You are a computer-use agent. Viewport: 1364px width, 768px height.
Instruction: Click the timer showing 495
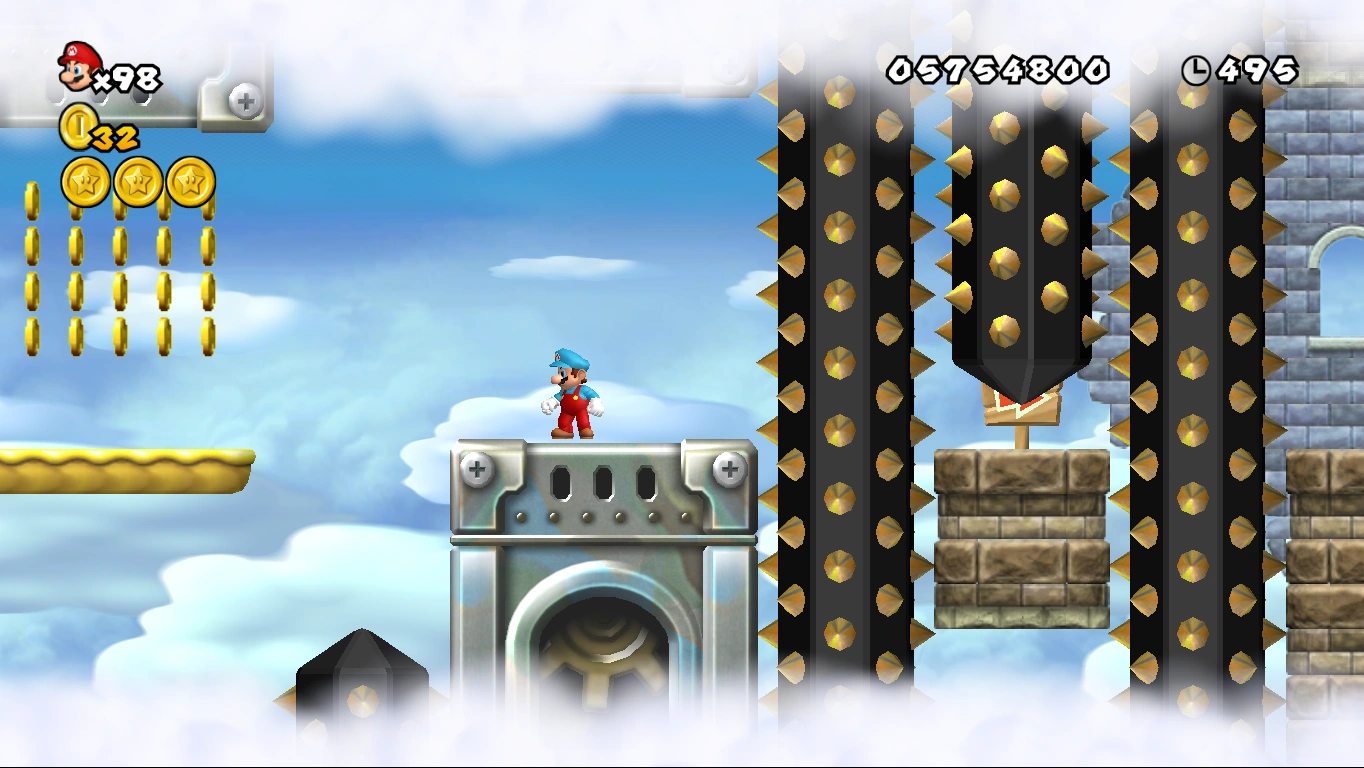coord(1256,71)
